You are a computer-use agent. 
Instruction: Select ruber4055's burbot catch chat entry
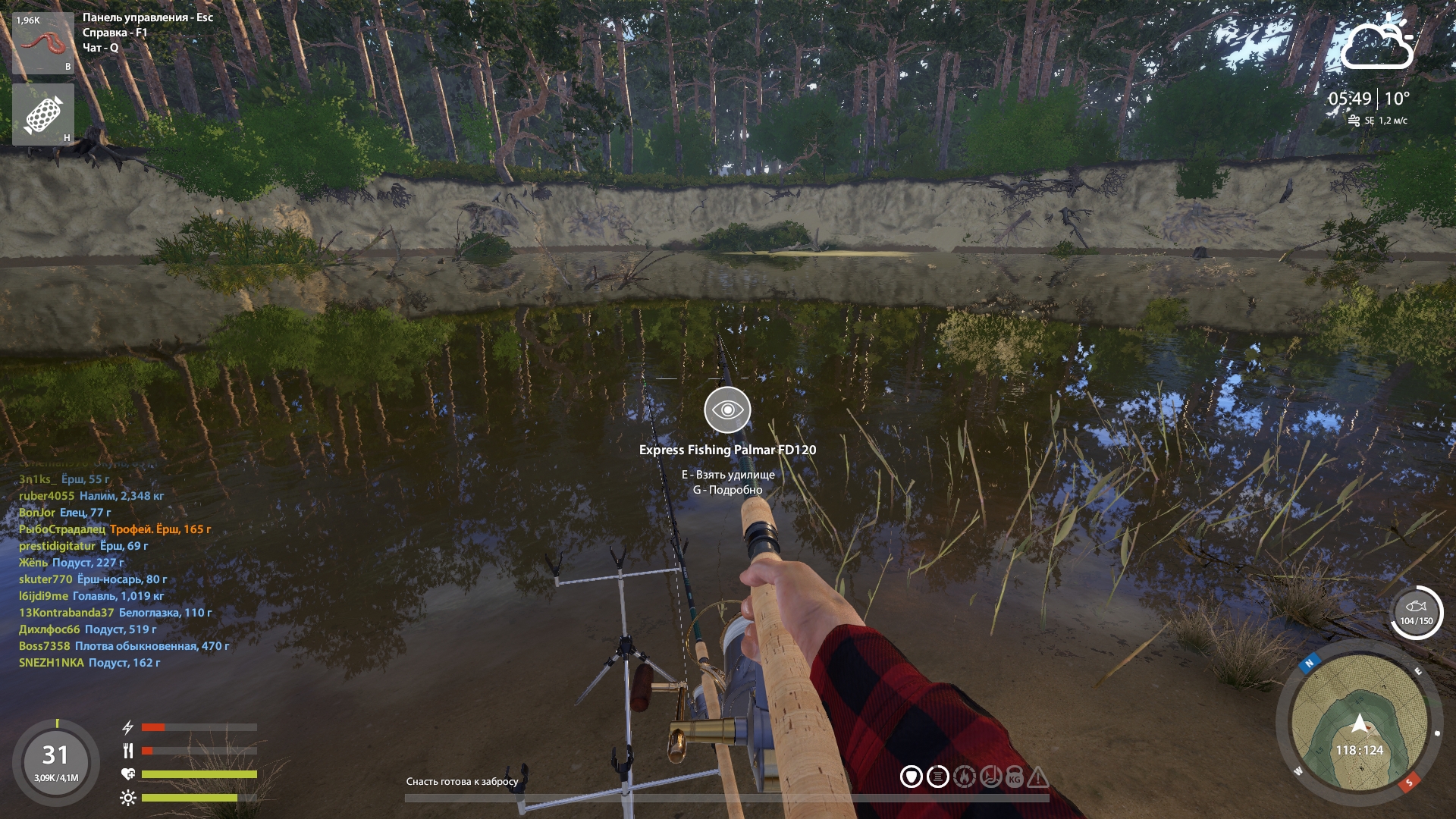pyautogui.click(x=91, y=496)
